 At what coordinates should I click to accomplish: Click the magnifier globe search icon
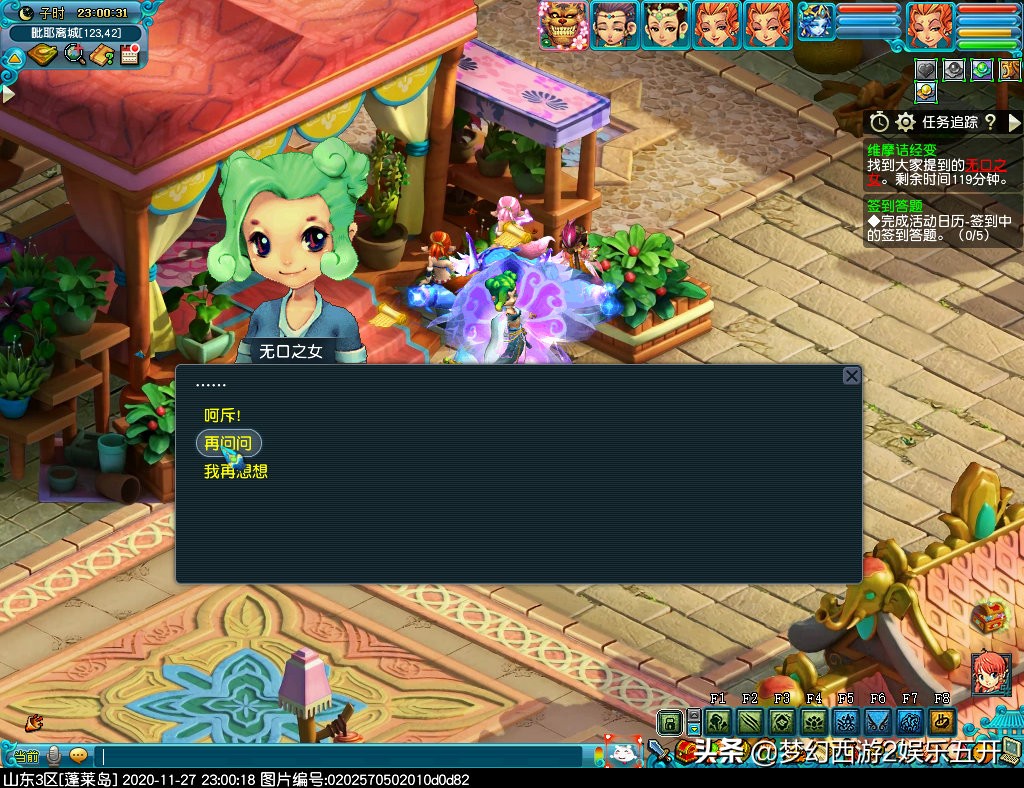click(x=74, y=54)
